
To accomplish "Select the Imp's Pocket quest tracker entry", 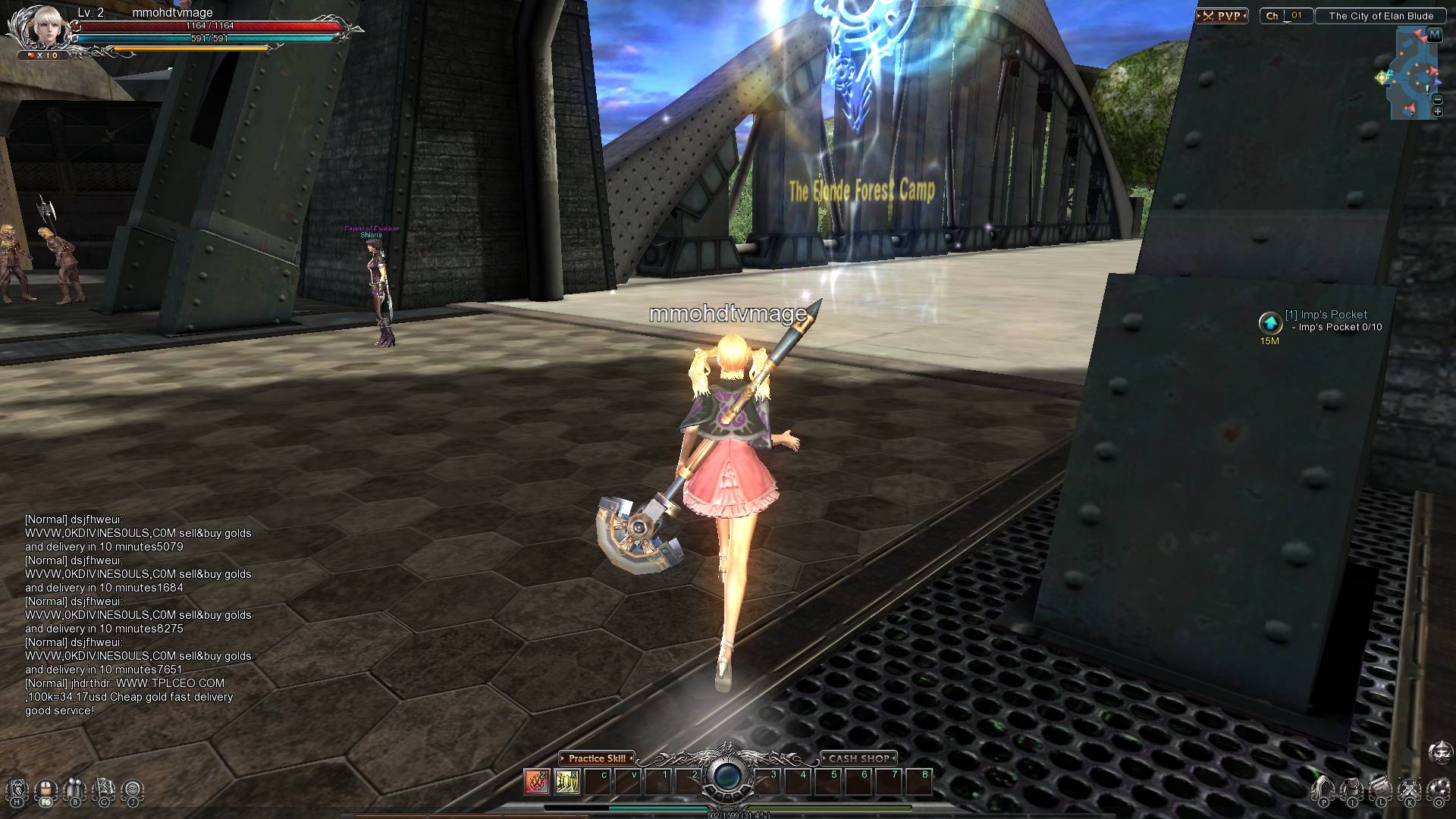I will tap(1326, 315).
